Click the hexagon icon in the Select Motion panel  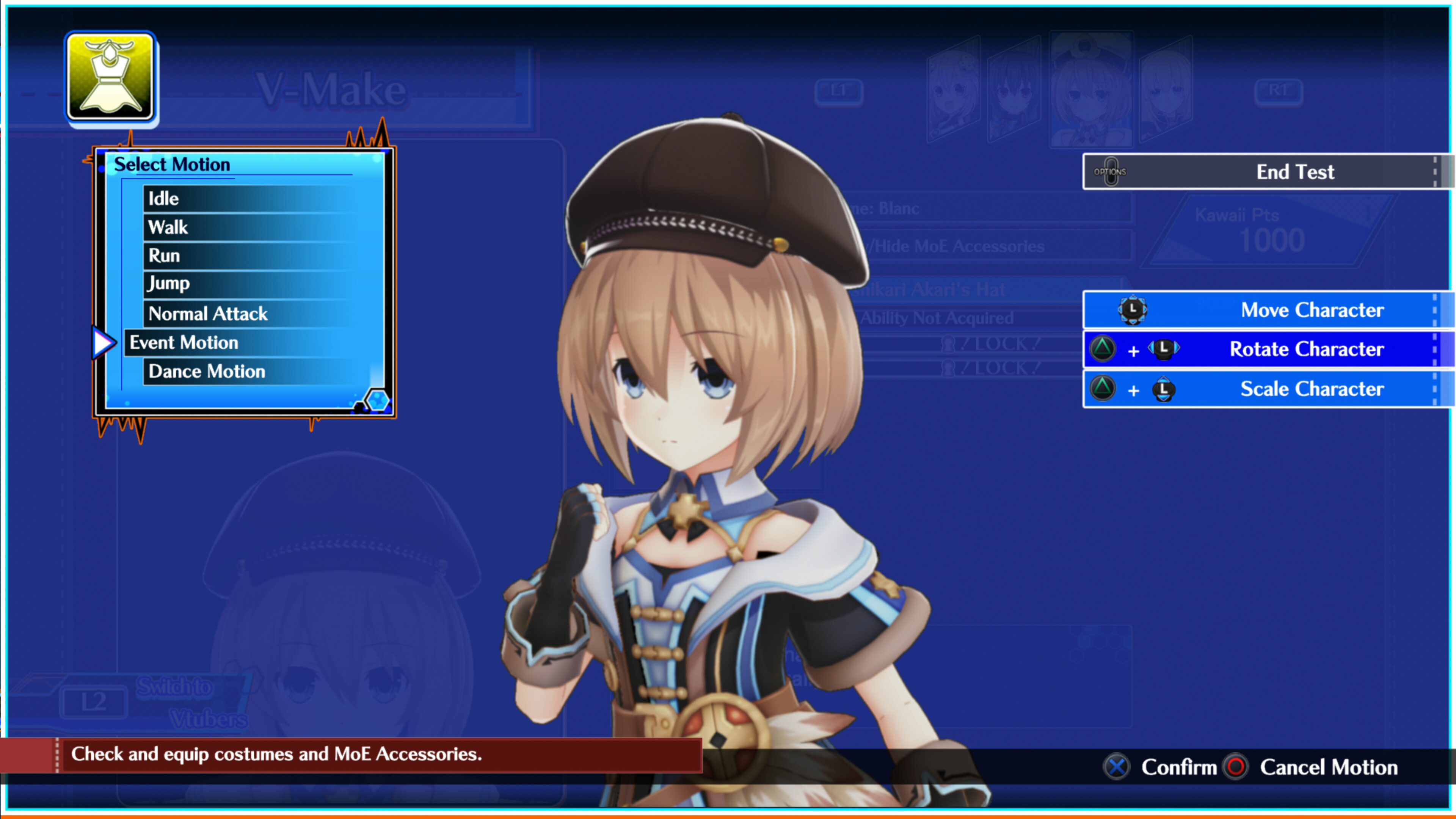point(378,401)
